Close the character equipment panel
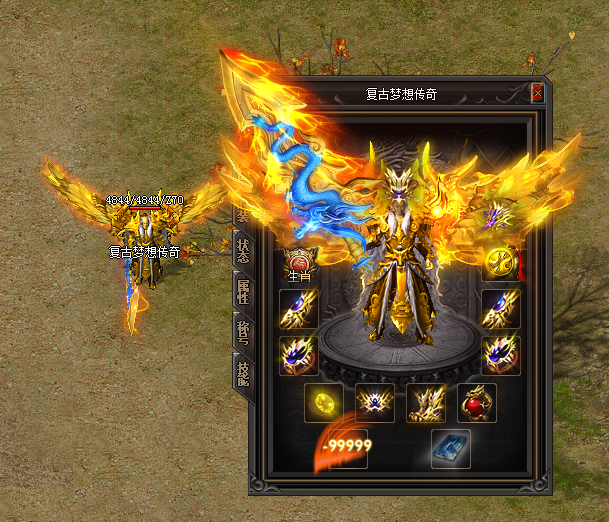 [x=537, y=94]
